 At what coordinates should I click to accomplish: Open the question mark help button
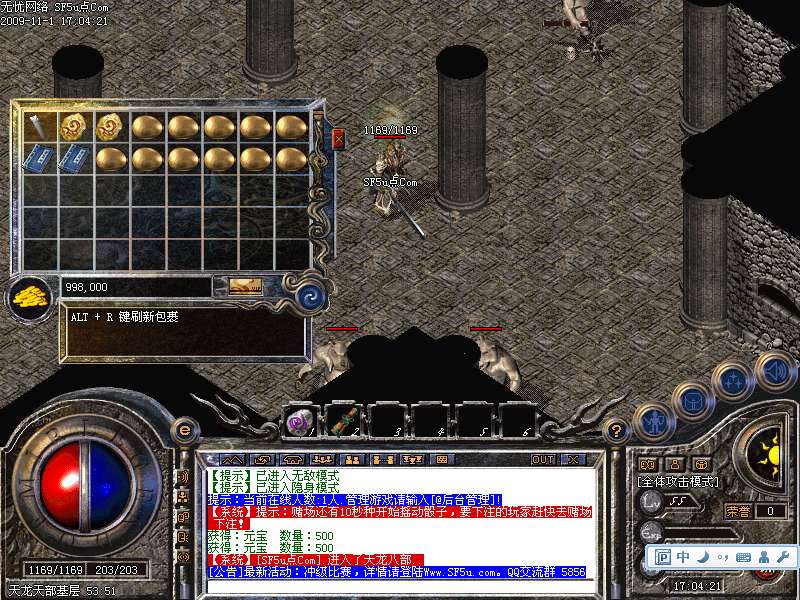[x=617, y=431]
